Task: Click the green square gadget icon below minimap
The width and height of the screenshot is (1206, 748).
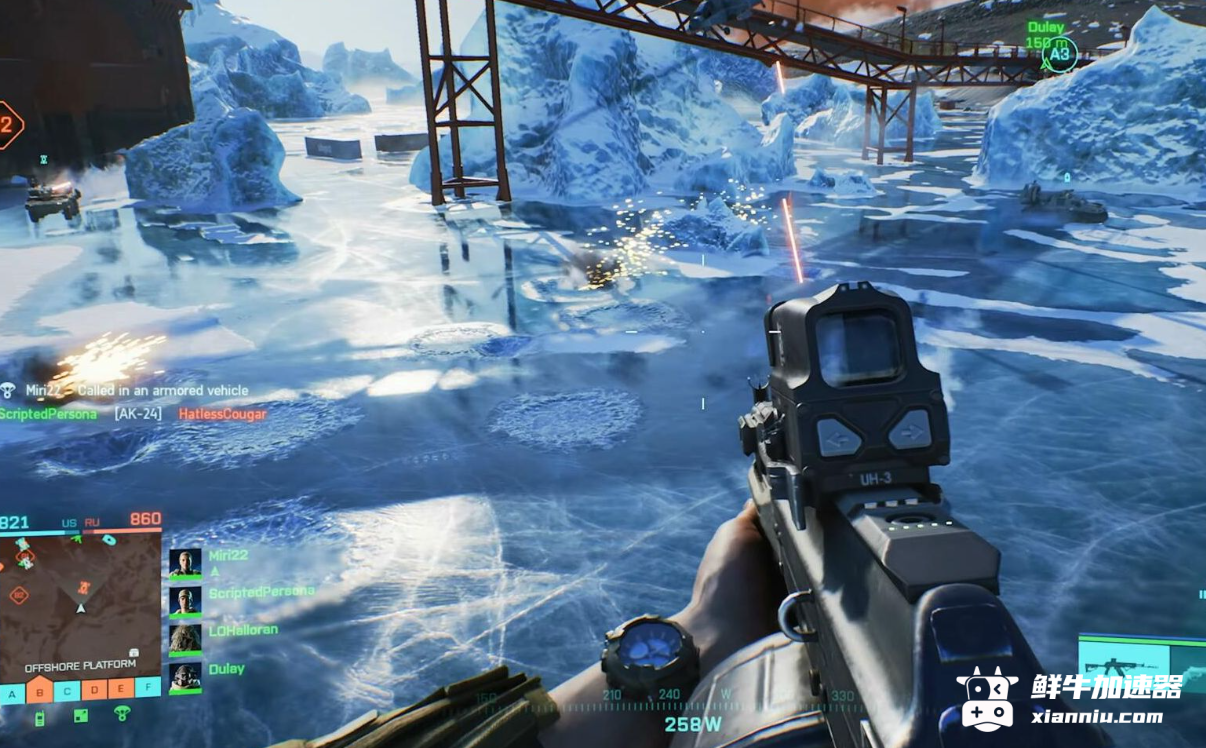Action: pos(81,715)
